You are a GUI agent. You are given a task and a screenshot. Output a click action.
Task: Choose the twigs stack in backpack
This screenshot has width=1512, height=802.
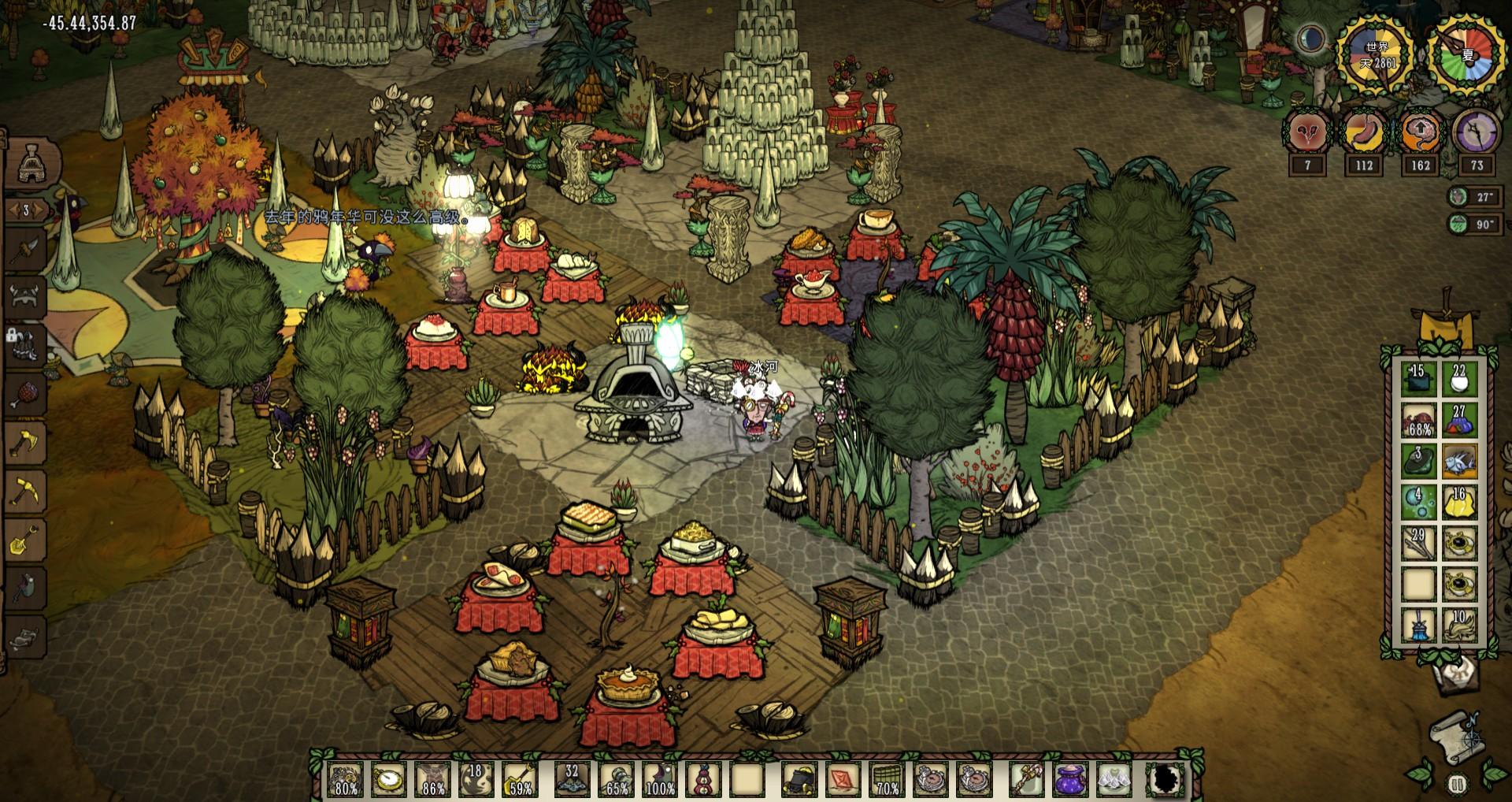[1418, 544]
